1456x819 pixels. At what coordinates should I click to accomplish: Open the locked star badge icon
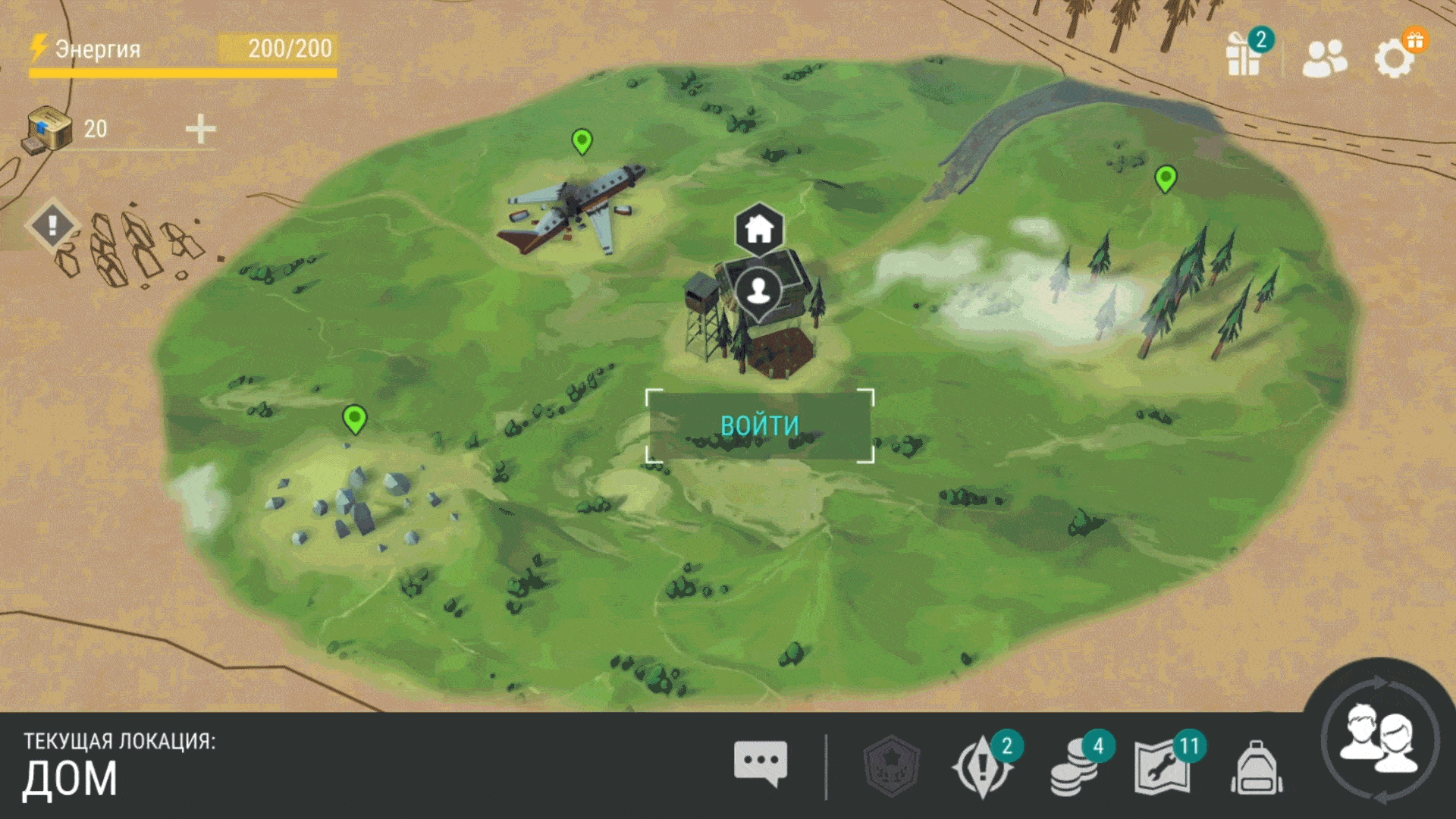tap(892, 766)
